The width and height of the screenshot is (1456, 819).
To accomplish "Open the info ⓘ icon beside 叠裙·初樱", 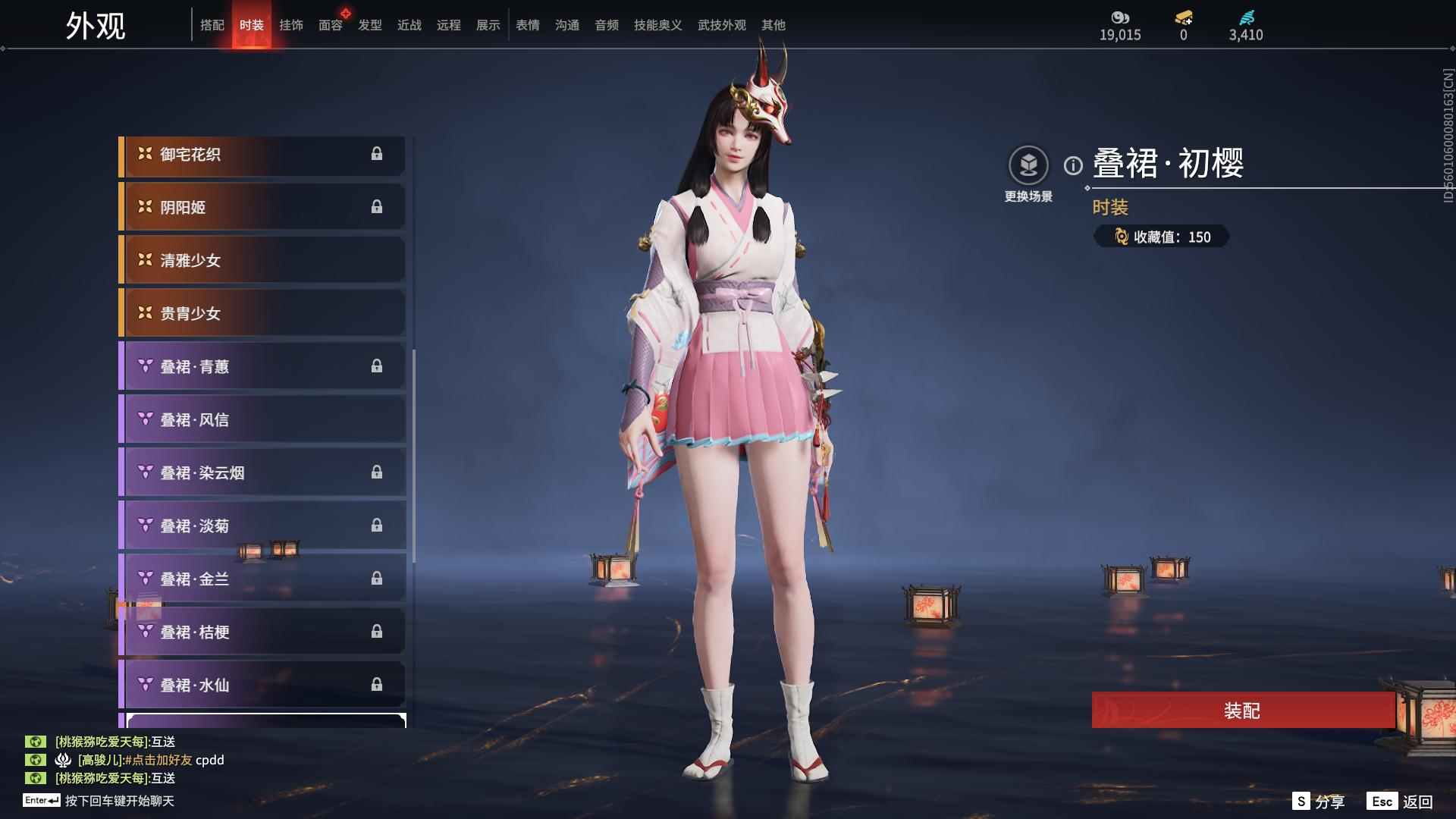I will click(1072, 162).
